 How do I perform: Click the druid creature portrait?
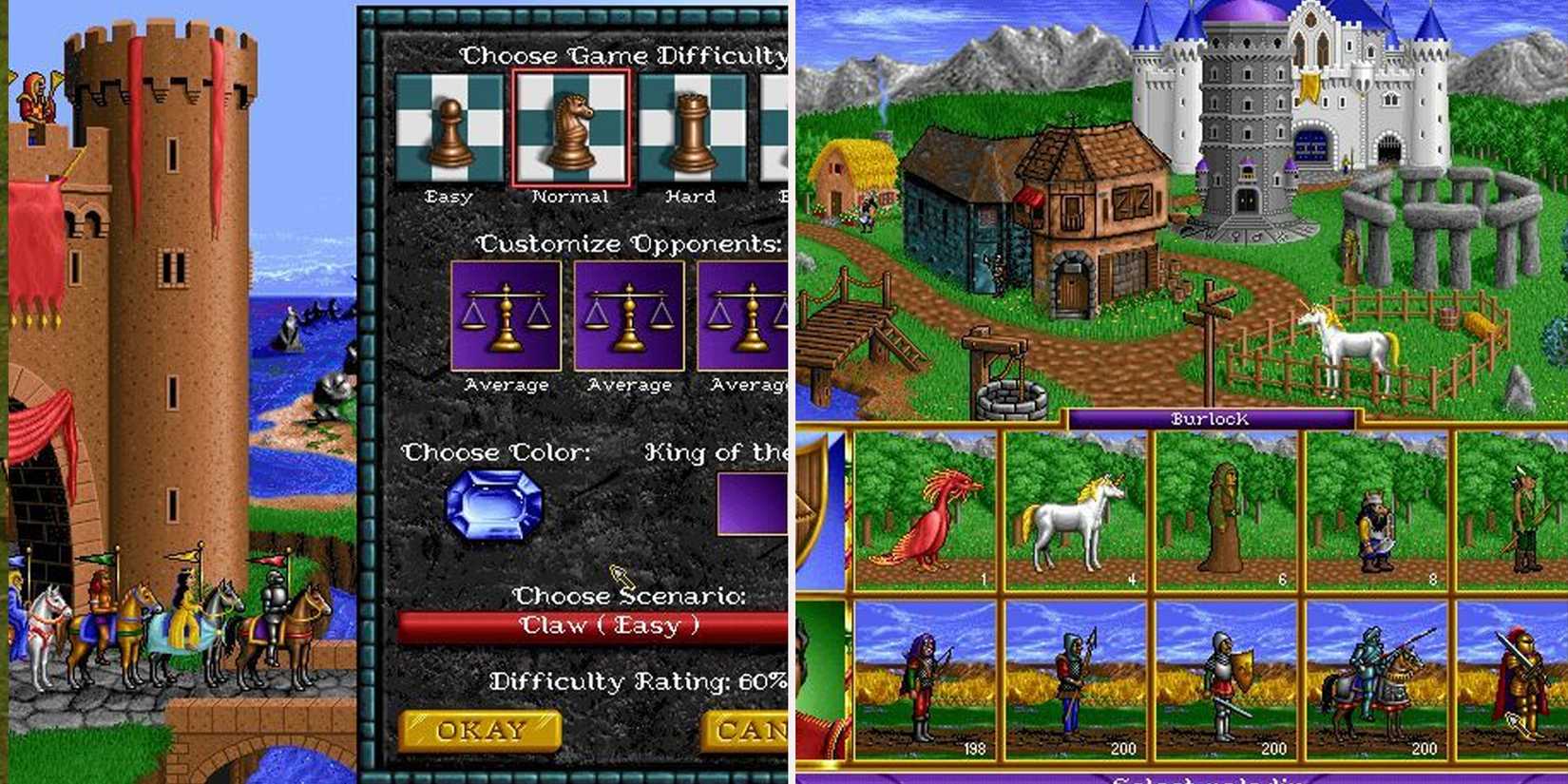[1226, 518]
